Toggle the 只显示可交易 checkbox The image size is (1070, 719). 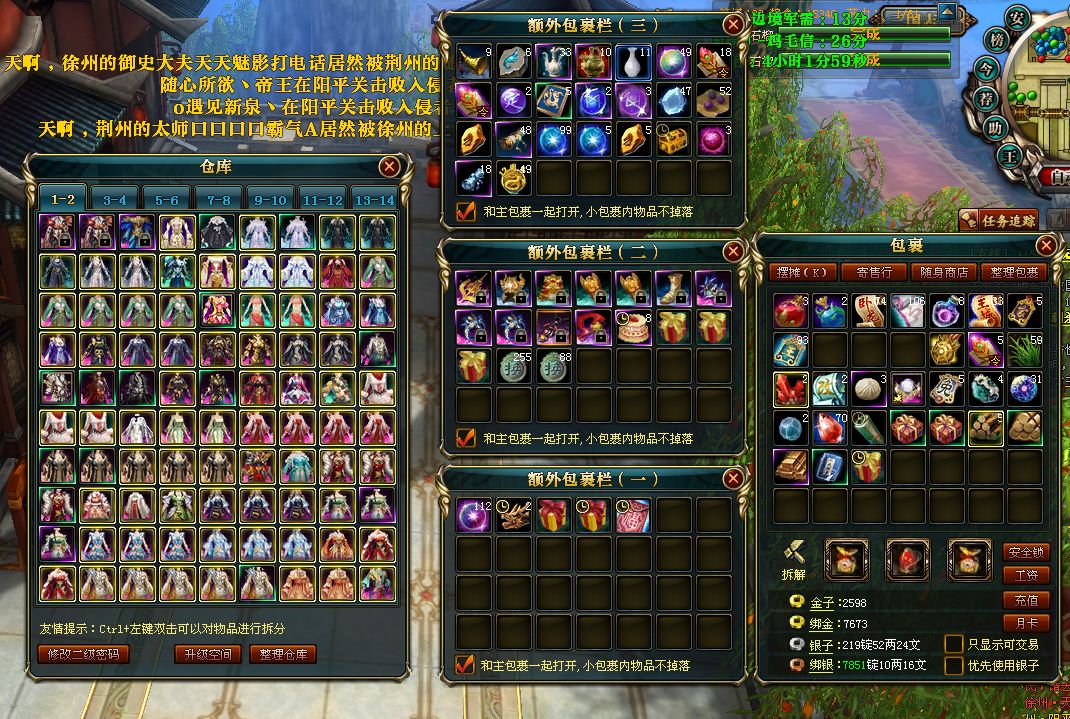click(x=954, y=644)
